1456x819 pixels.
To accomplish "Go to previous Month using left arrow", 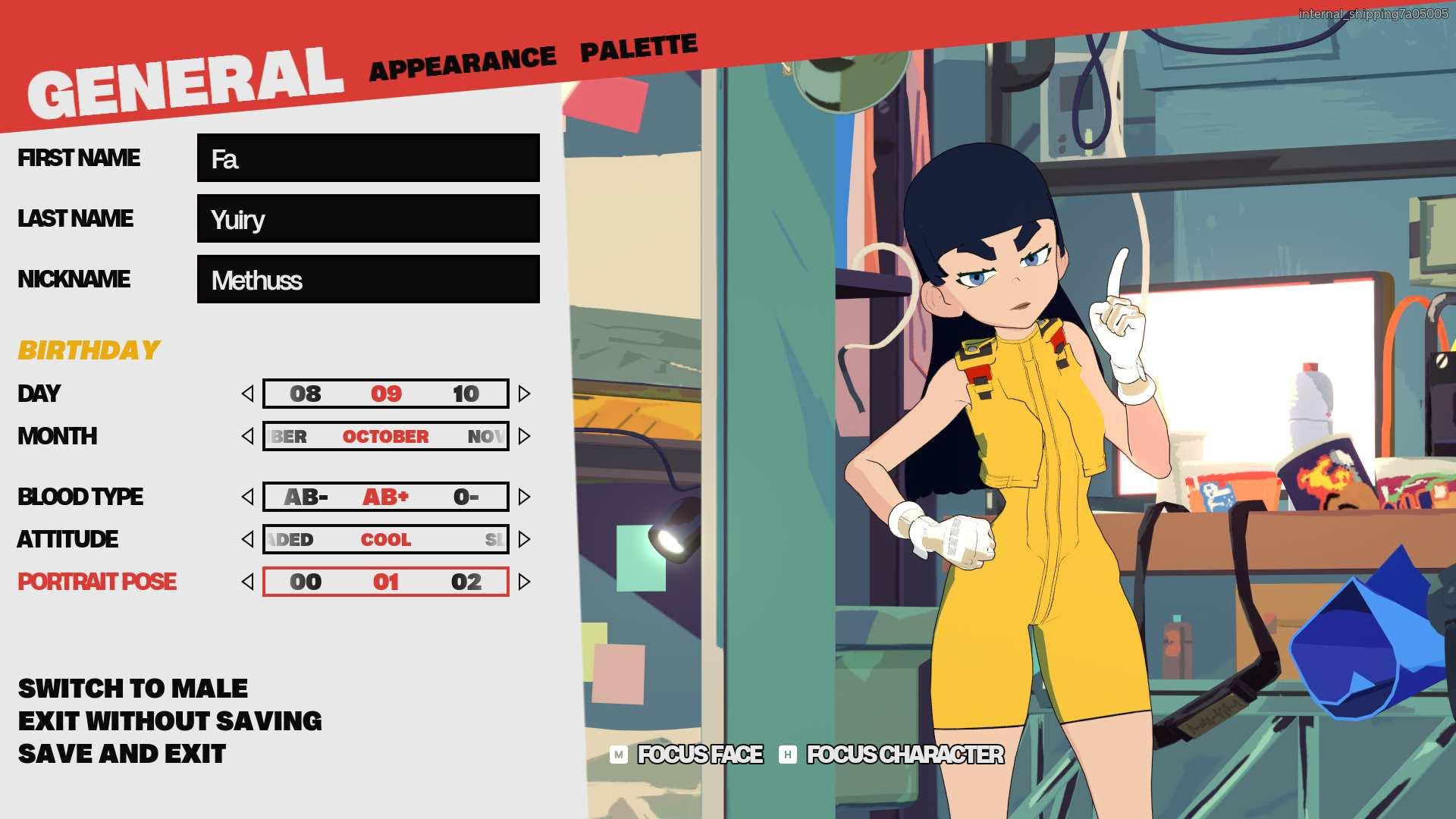I will [247, 436].
